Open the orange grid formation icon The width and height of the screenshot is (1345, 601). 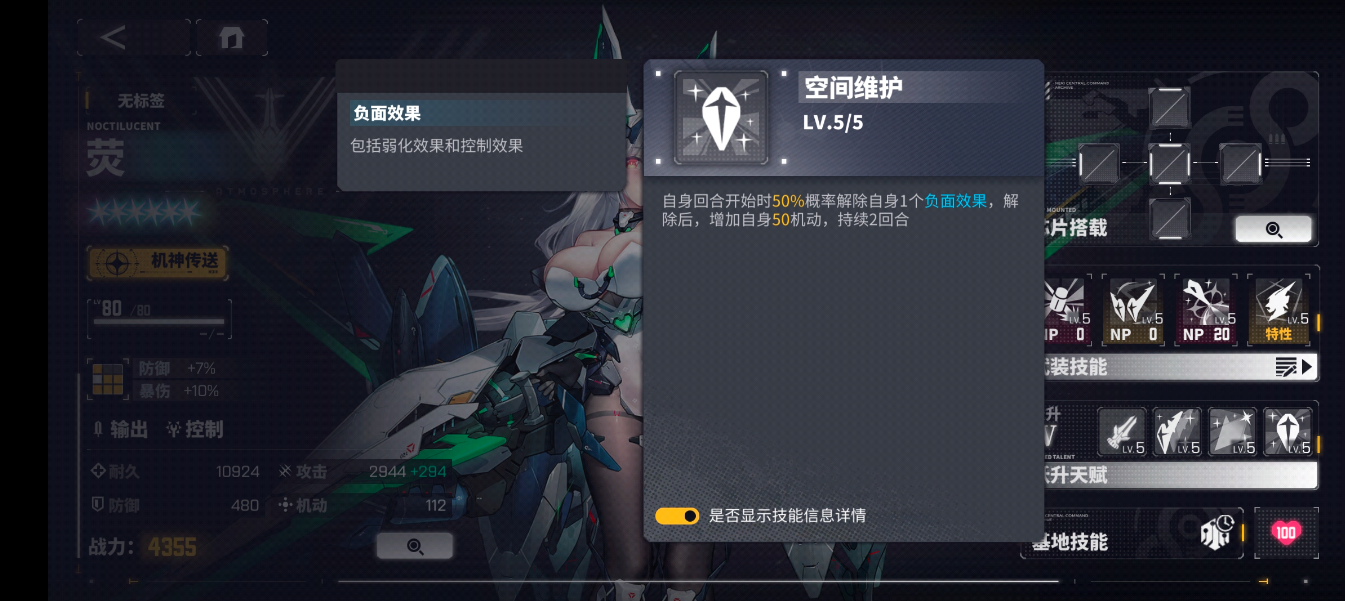(107, 380)
